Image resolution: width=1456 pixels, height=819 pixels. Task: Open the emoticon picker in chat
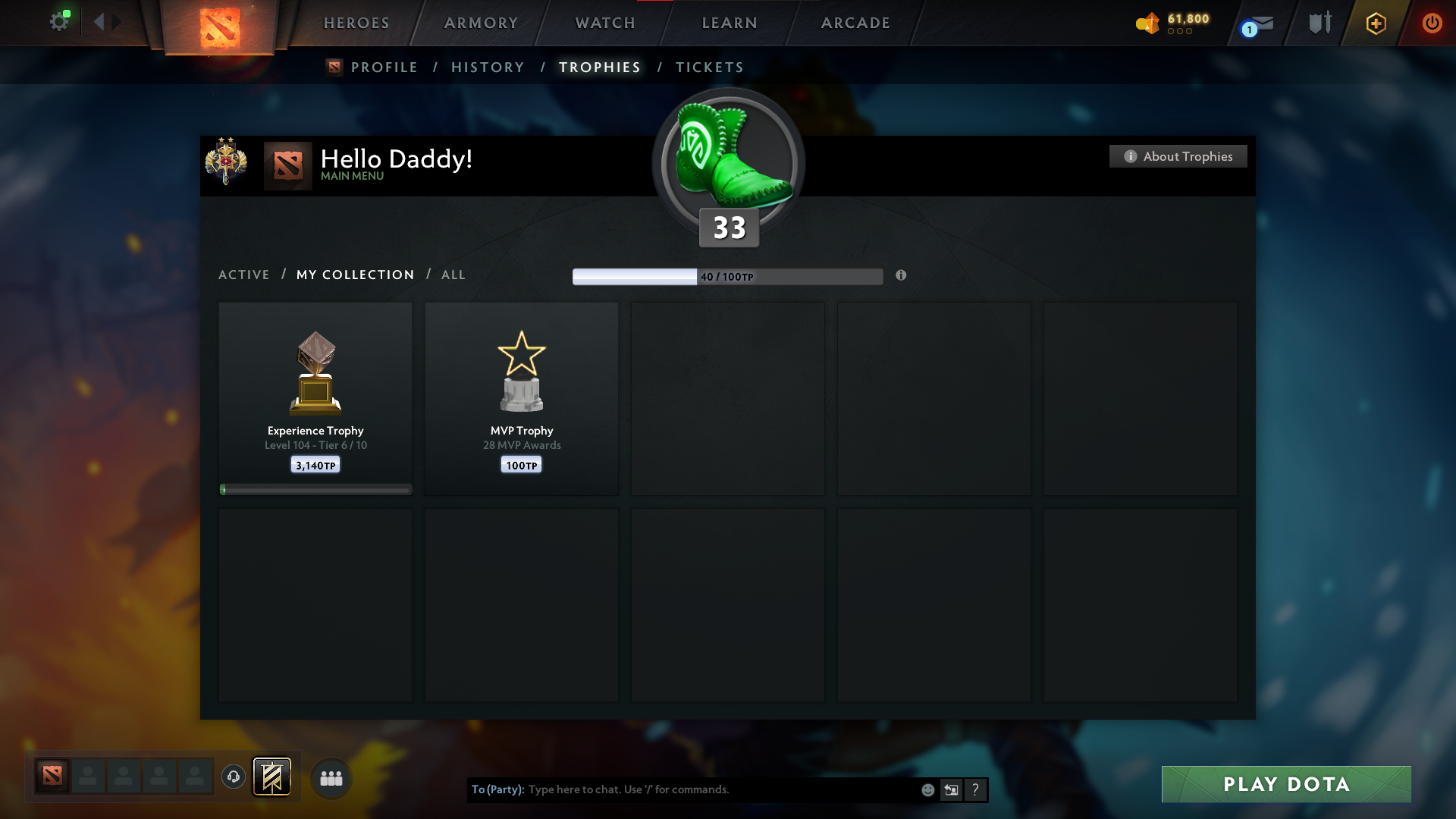tap(927, 789)
